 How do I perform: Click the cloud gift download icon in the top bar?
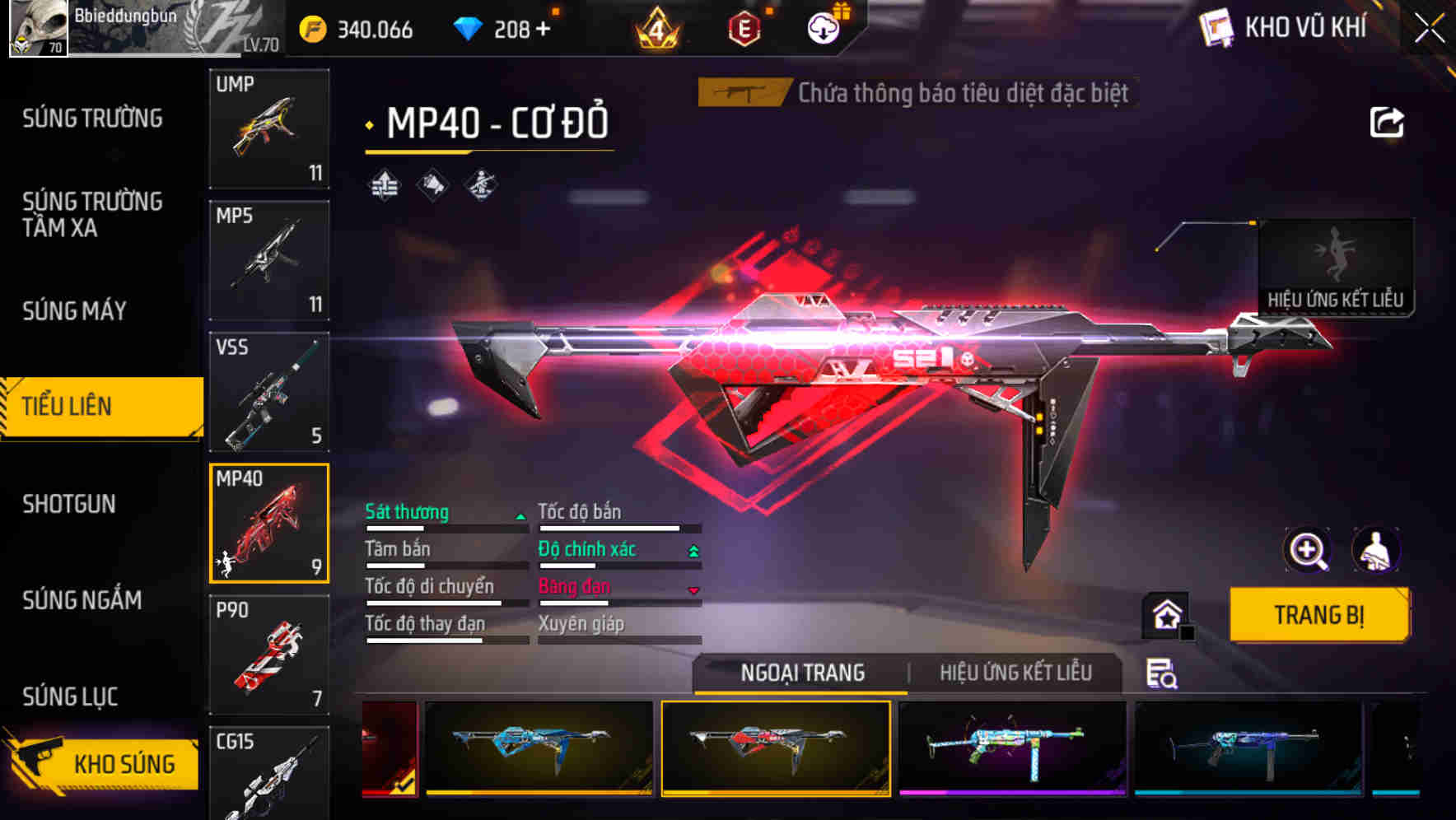tap(823, 27)
